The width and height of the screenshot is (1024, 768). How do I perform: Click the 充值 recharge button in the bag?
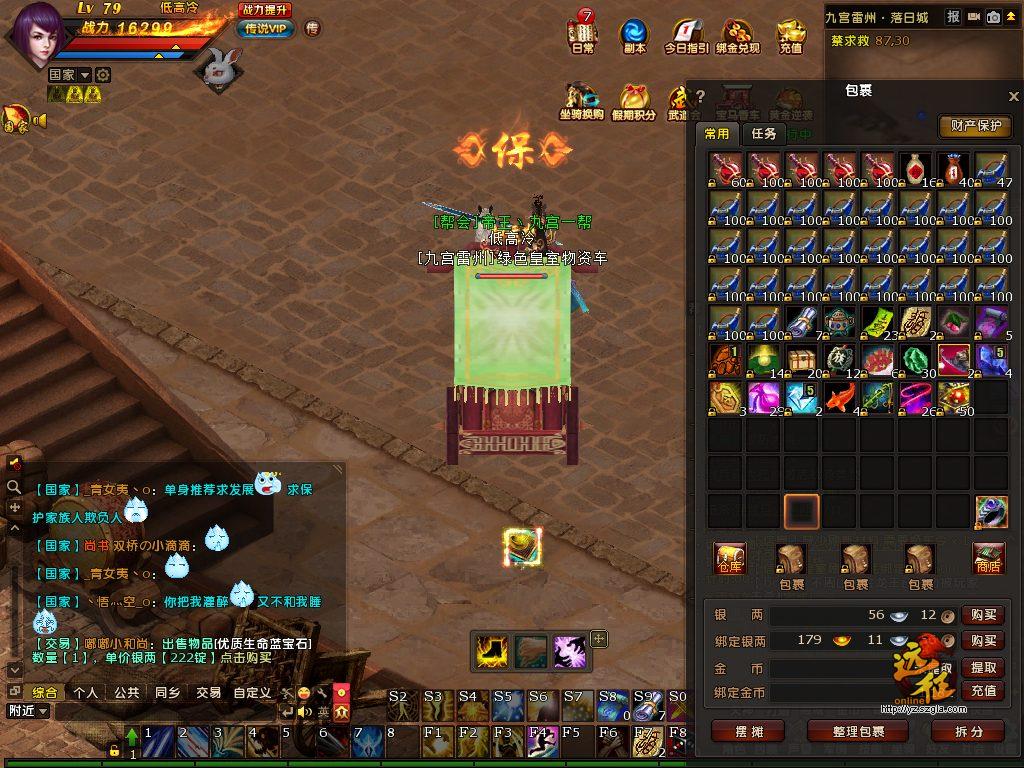[983, 691]
